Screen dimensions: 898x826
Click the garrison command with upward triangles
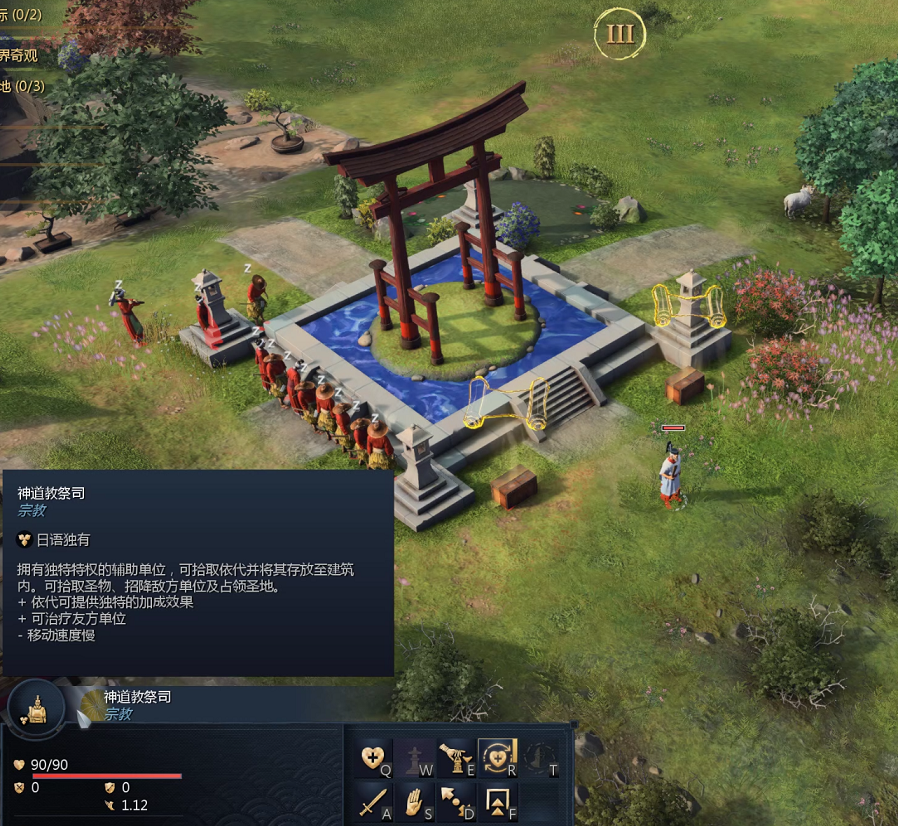[497, 800]
